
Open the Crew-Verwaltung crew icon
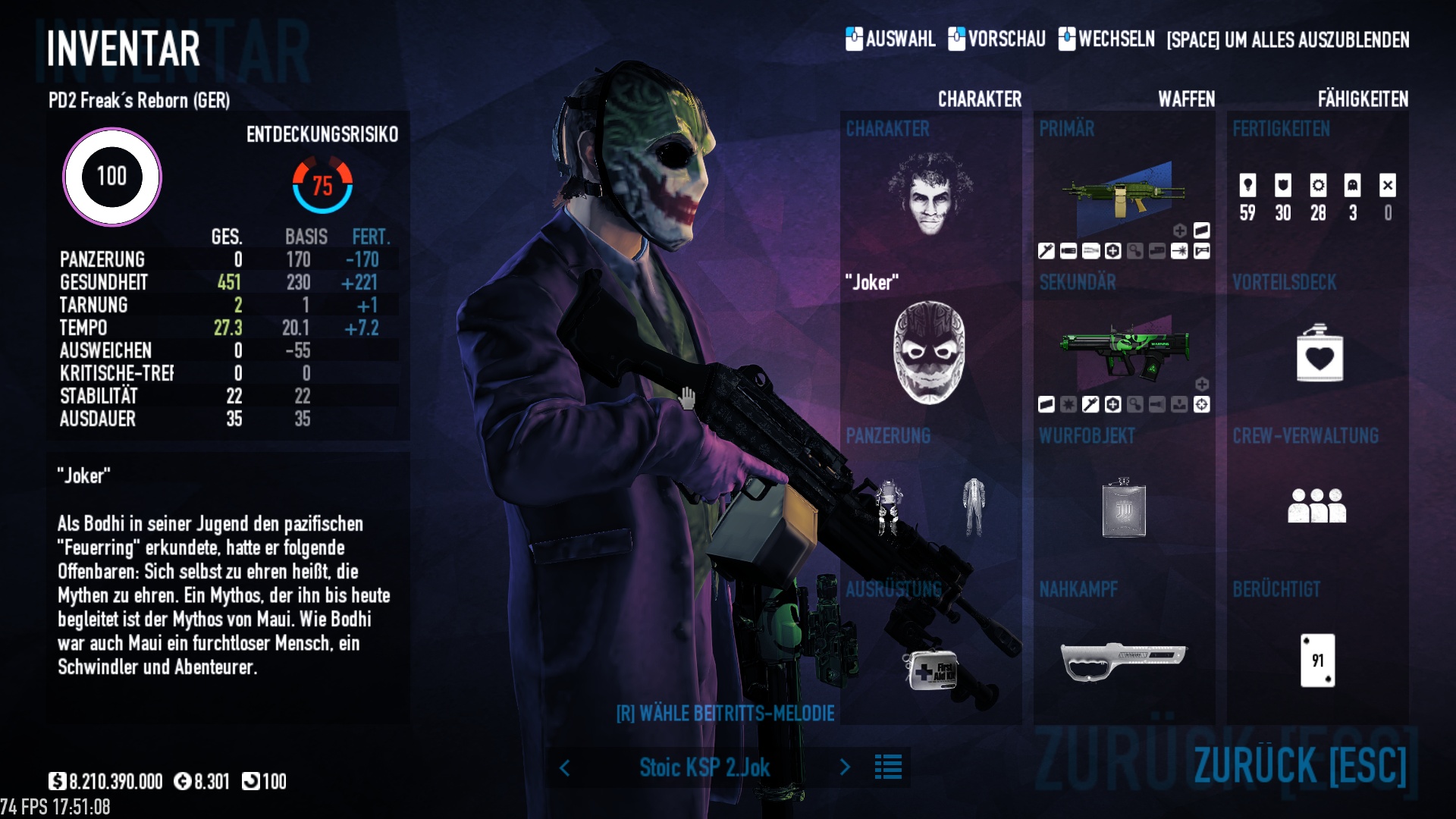1316,506
